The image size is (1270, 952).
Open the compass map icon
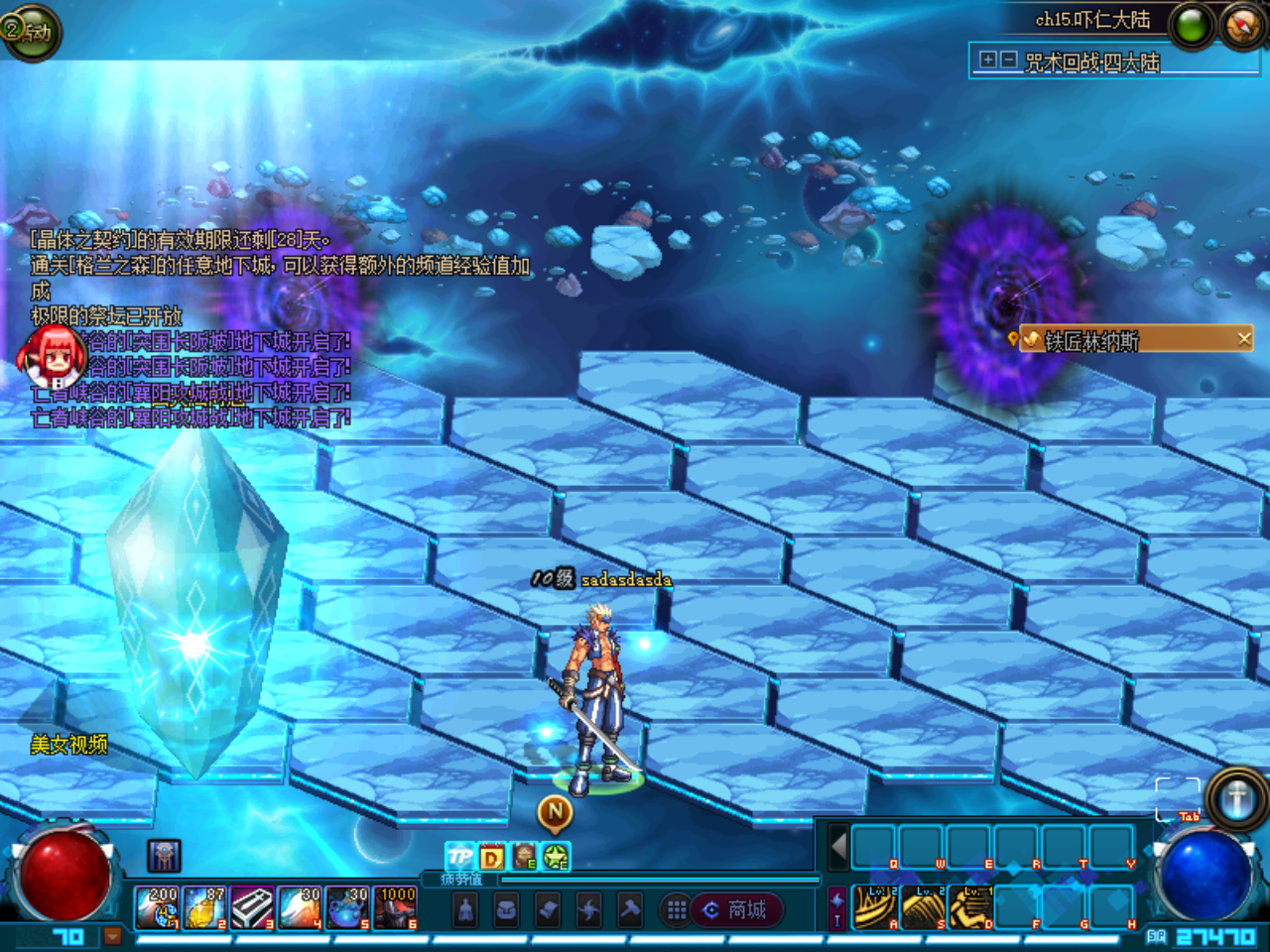(1241, 26)
